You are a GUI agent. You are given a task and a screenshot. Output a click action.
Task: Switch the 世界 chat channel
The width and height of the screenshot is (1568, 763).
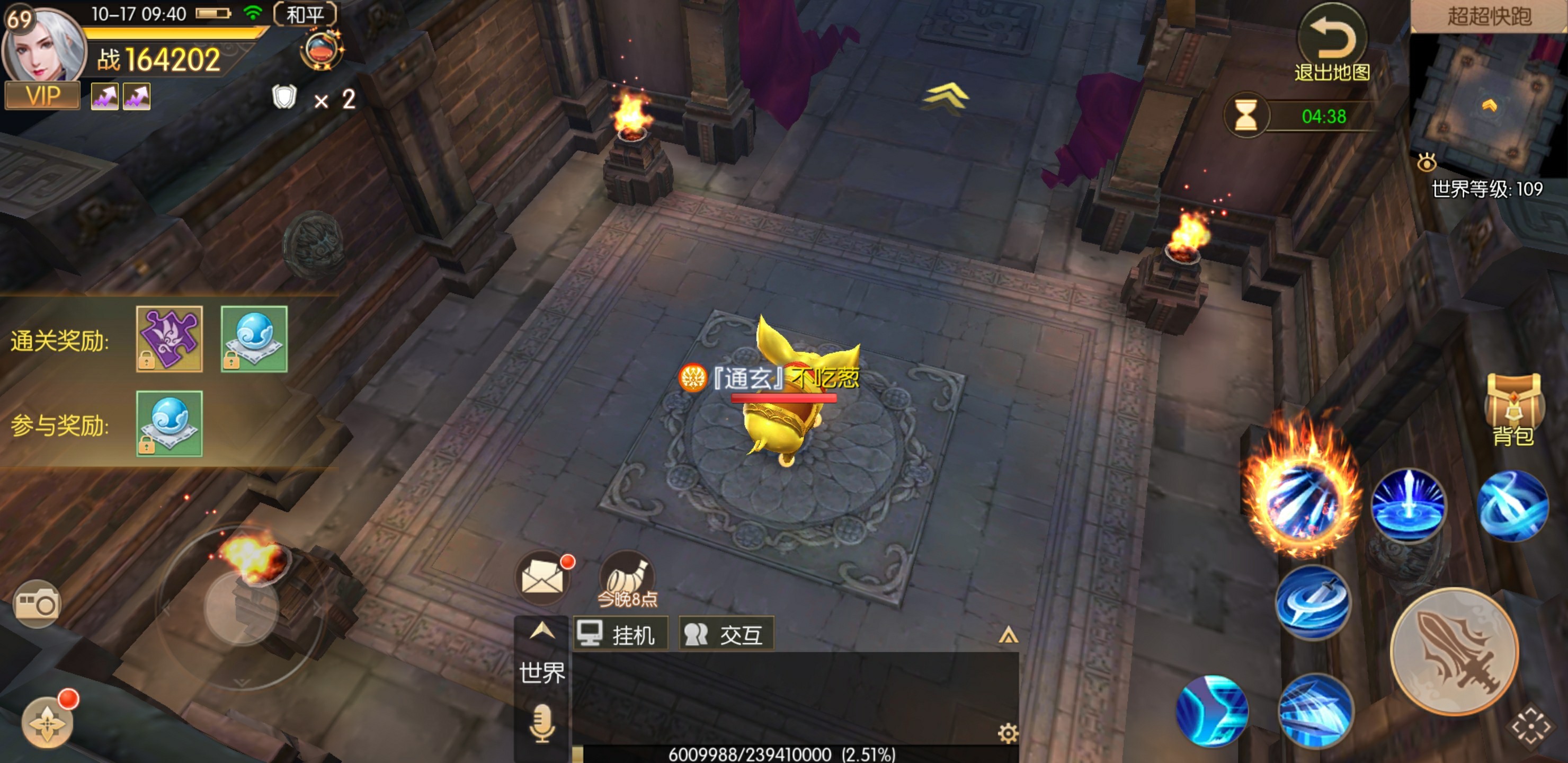click(542, 673)
